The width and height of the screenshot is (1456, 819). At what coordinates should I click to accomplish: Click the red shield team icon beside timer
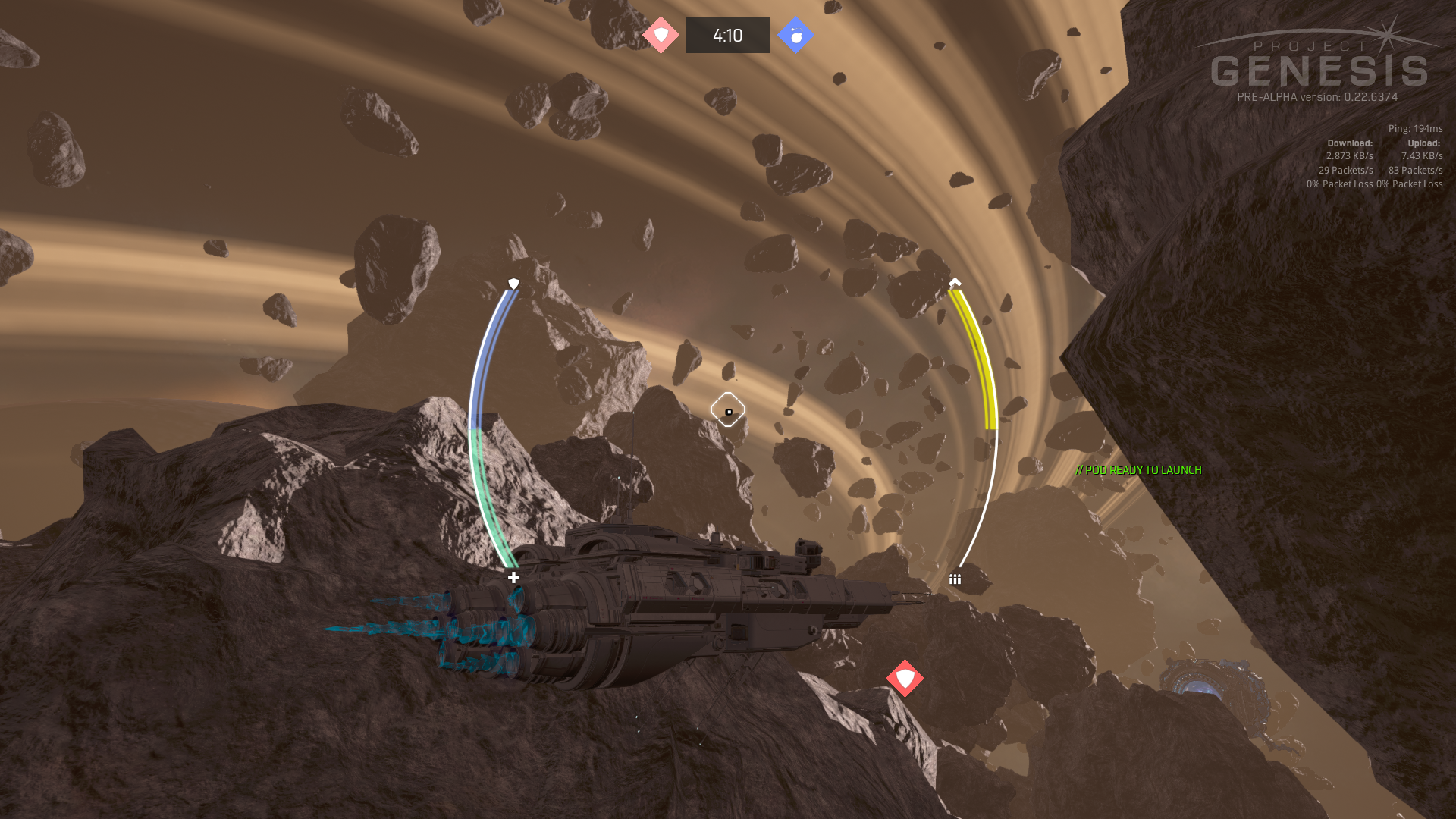(661, 35)
